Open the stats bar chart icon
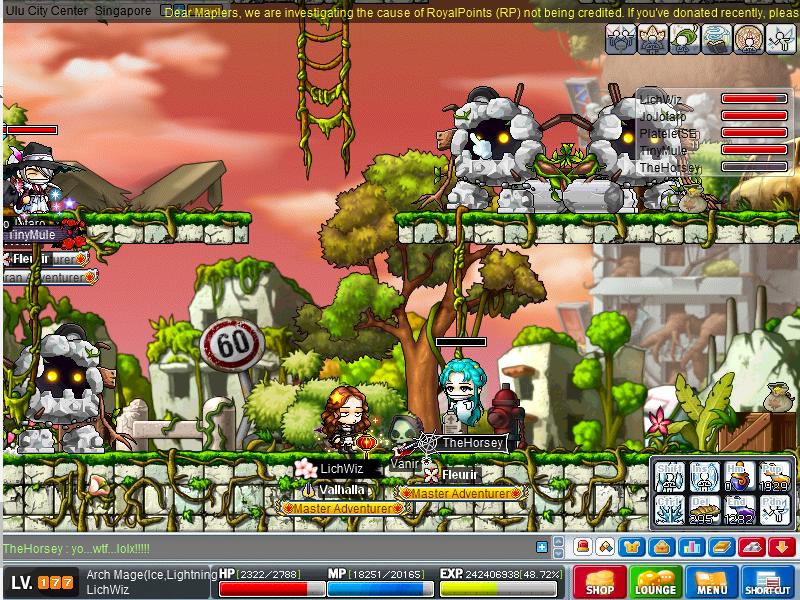Viewport: 800px width, 600px height. click(690, 547)
